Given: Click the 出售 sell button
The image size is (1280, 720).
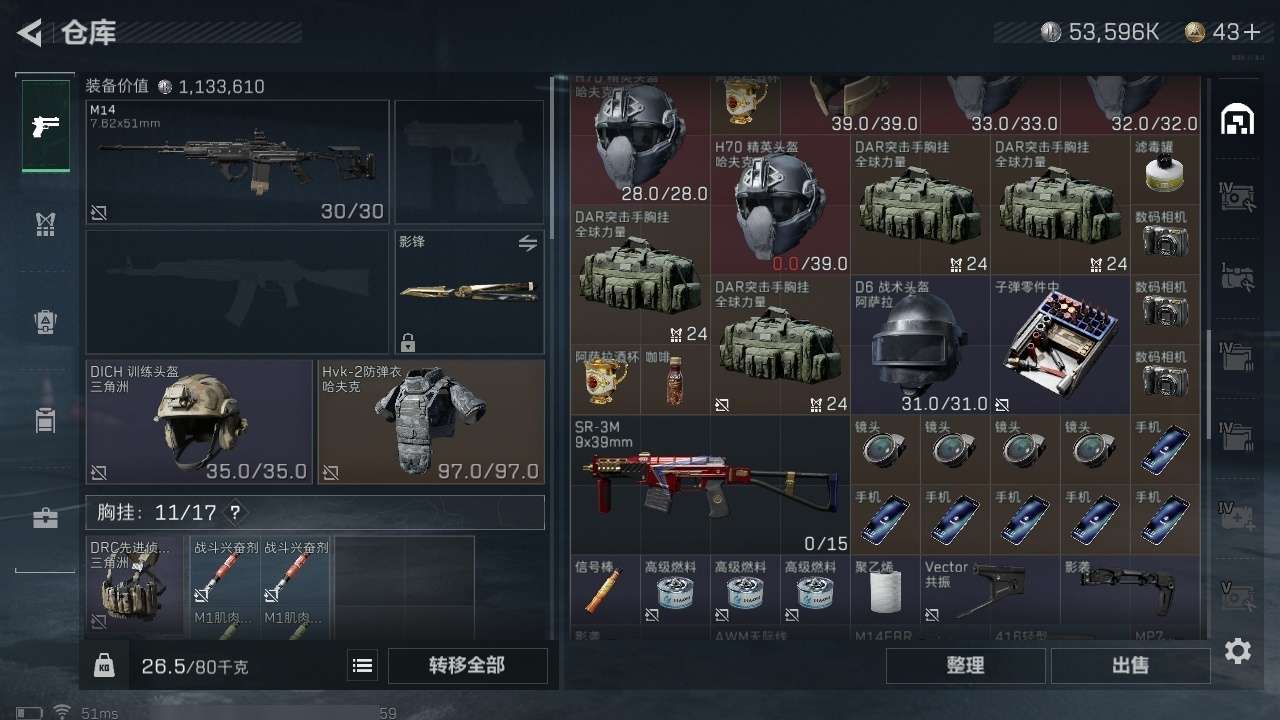Looking at the screenshot, I should point(1130,665).
